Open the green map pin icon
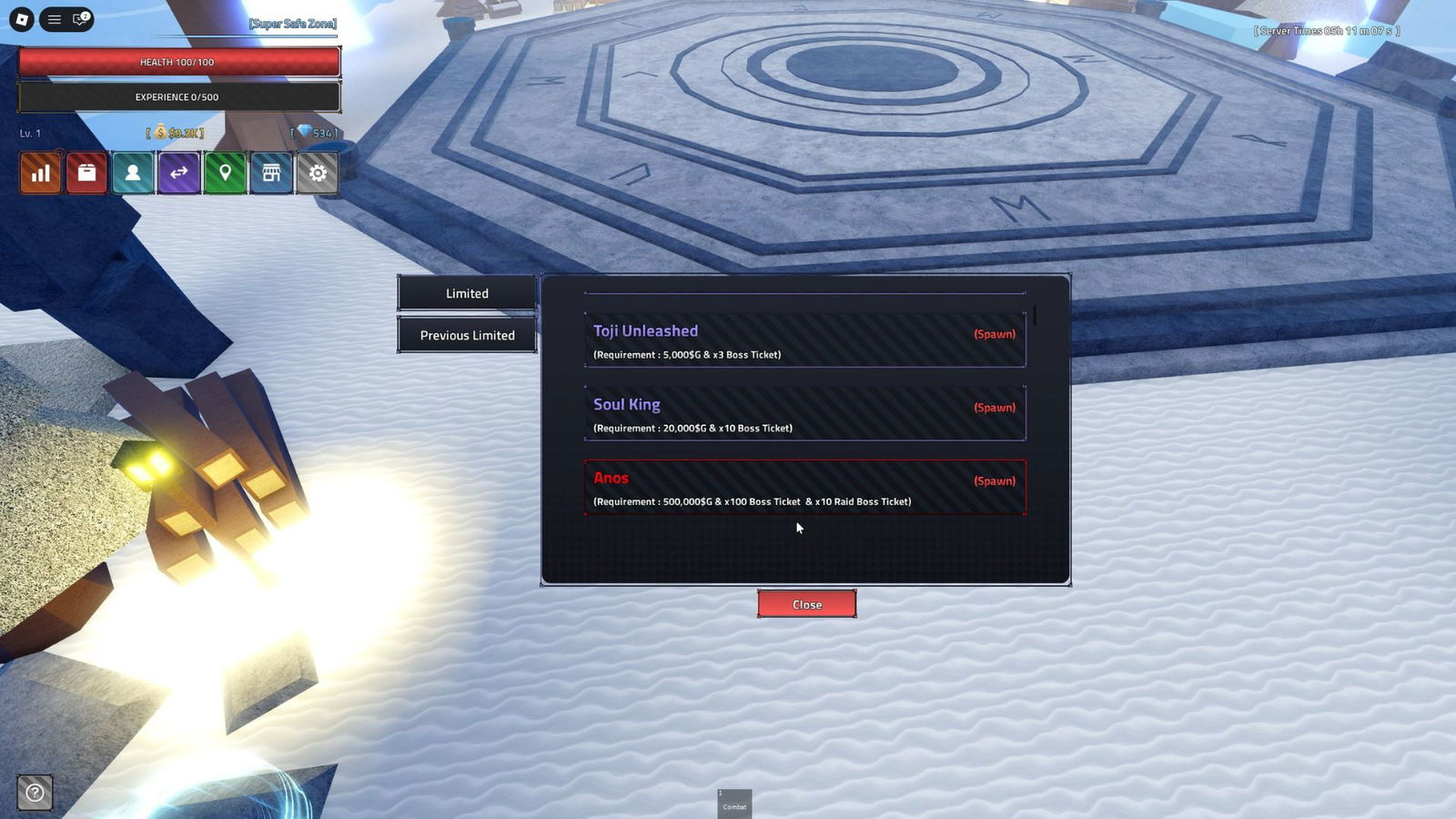 (x=225, y=172)
